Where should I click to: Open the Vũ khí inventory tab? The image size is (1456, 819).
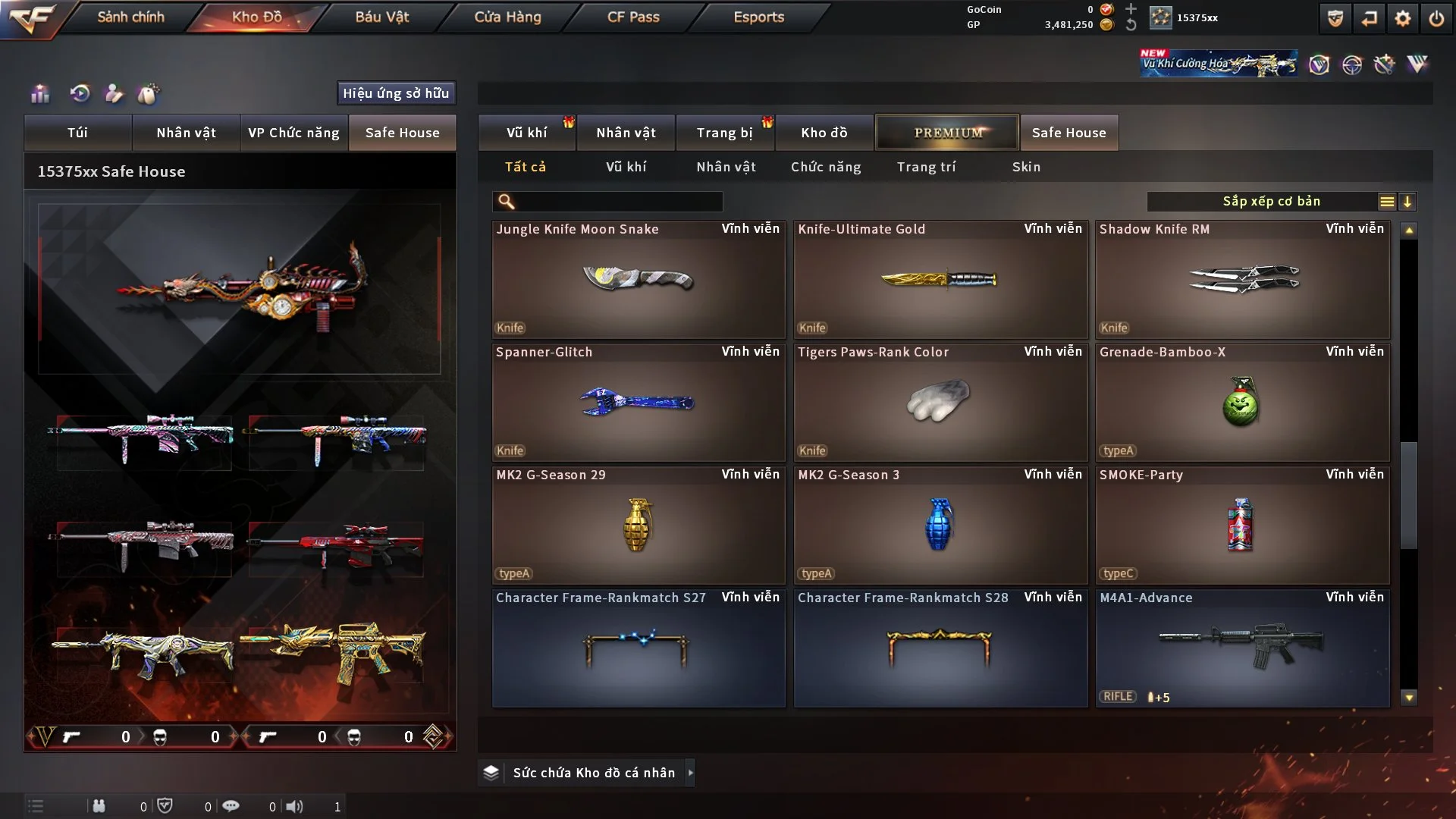(526, 133)
